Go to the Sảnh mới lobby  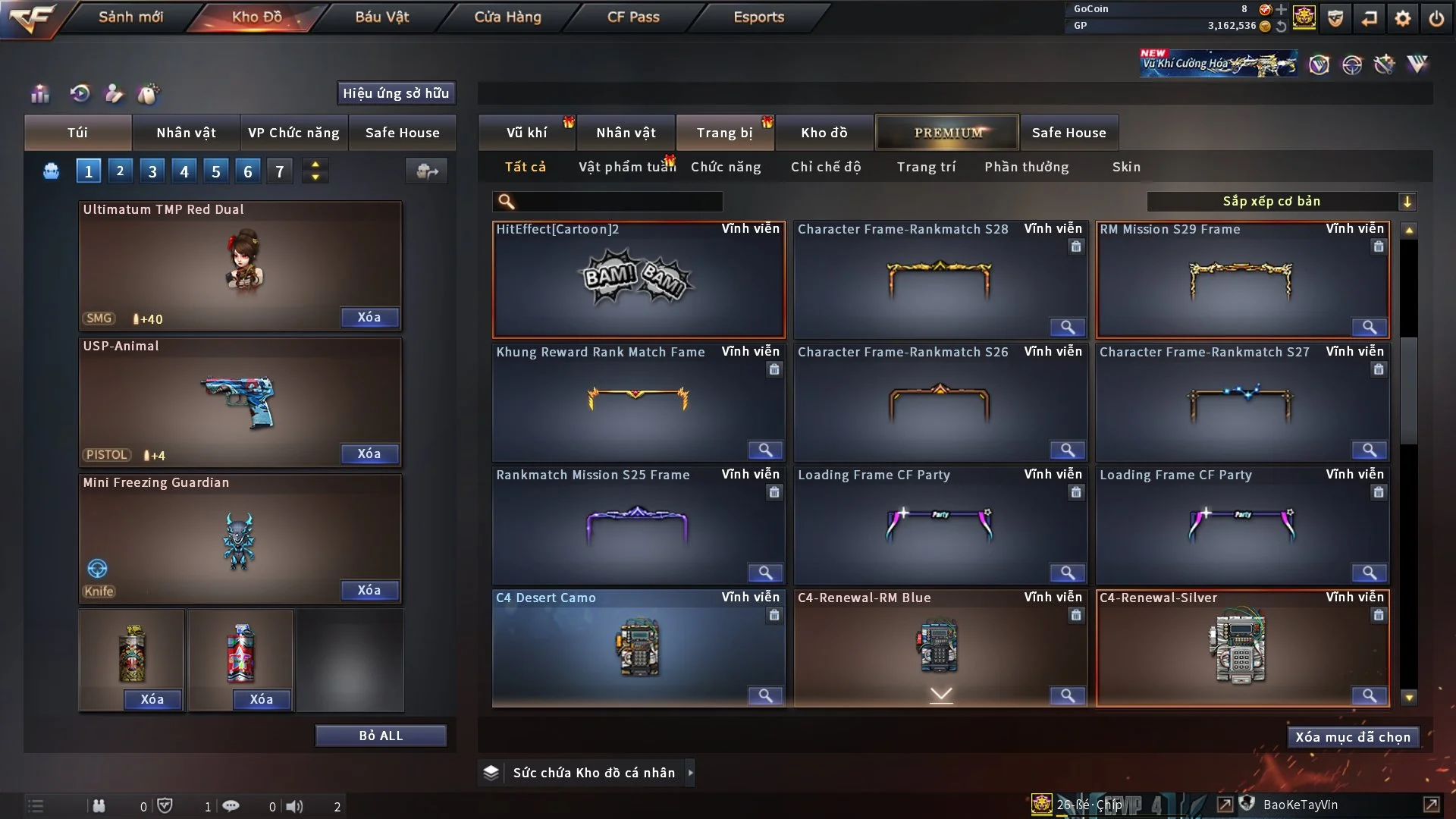pyautogui.click(x=130, y=17)
